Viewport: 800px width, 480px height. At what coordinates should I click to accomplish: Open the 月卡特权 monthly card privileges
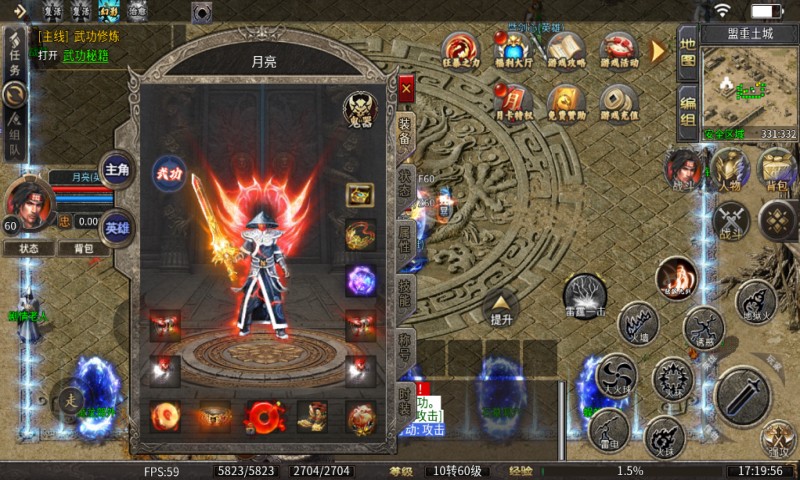513,102
